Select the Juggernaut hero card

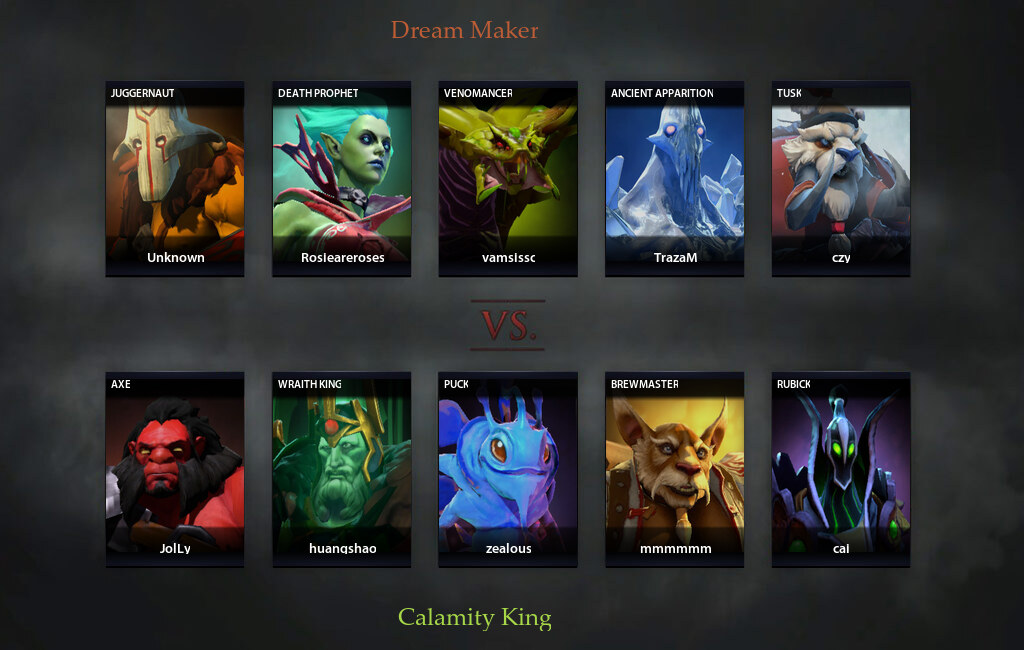pyautogui.click(x=175, y=178)
